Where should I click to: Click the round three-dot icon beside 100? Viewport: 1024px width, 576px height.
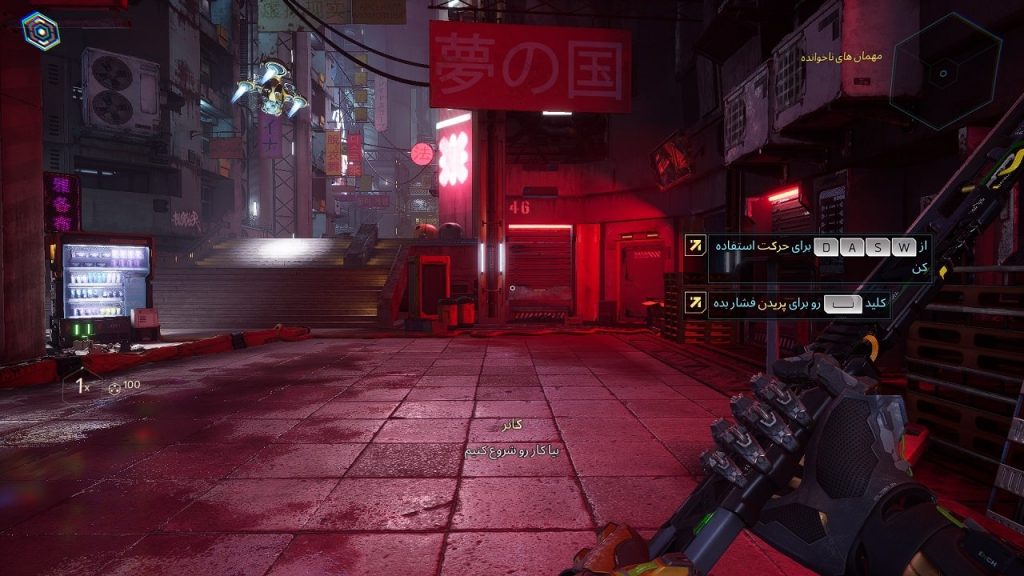click(114, 386)
